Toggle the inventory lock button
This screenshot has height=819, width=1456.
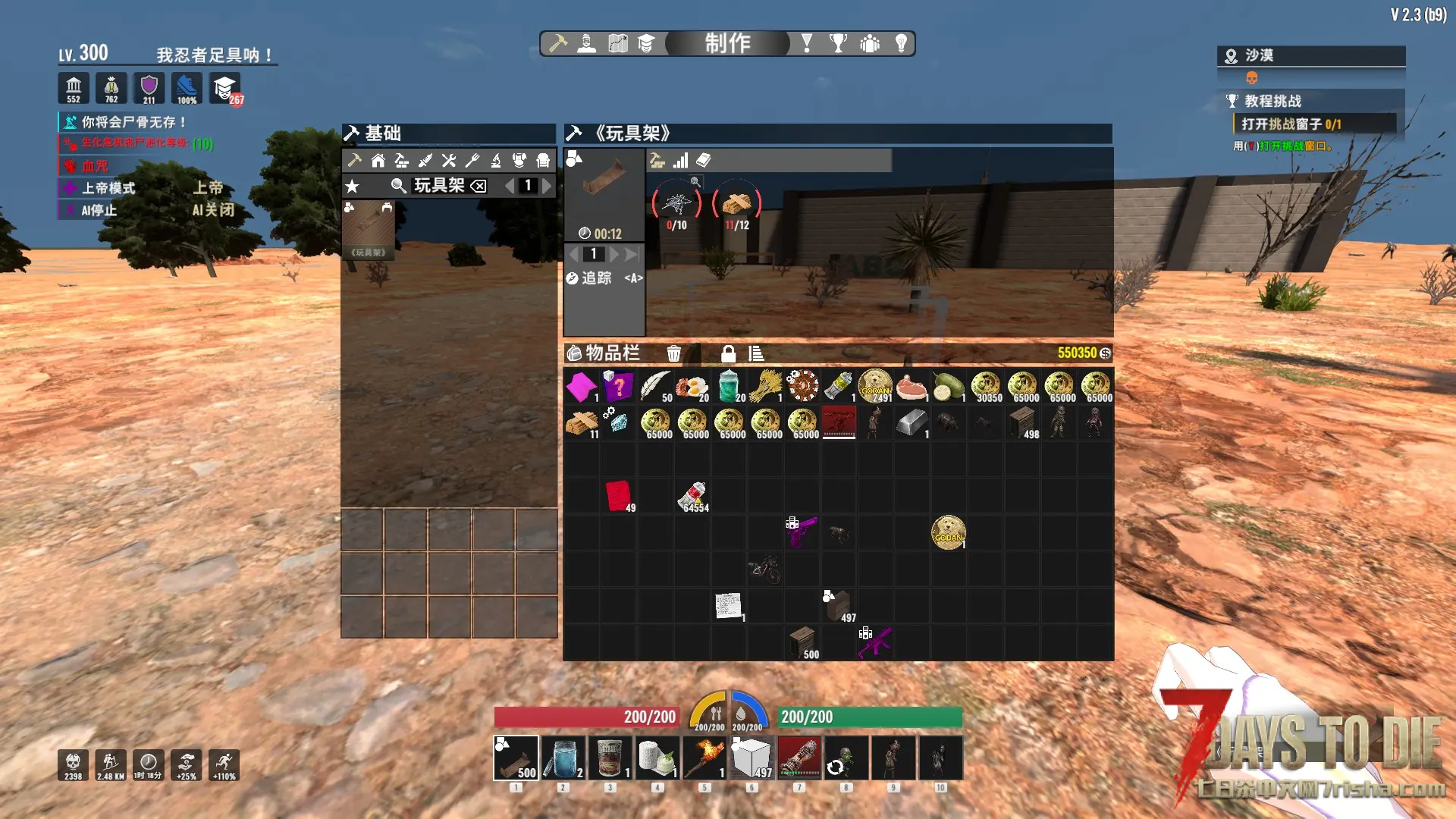click(728, 353)
